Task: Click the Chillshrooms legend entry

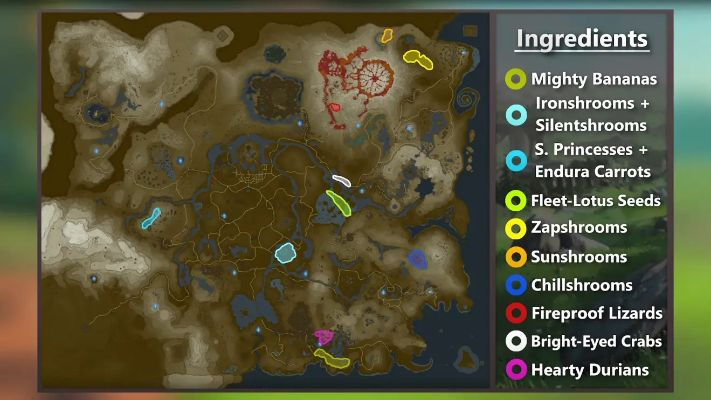Action: (x=582, y=285)
